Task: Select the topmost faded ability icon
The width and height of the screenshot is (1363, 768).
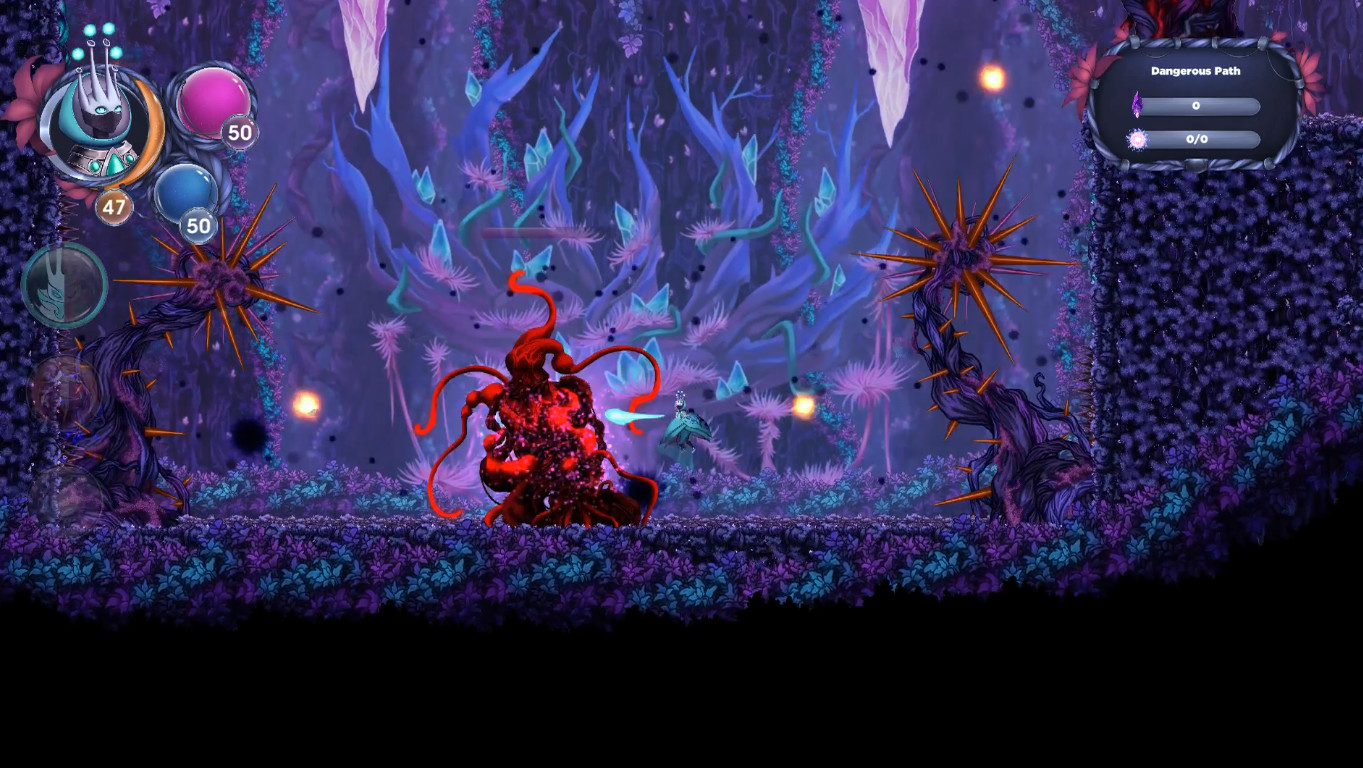Action: point(64,285)
